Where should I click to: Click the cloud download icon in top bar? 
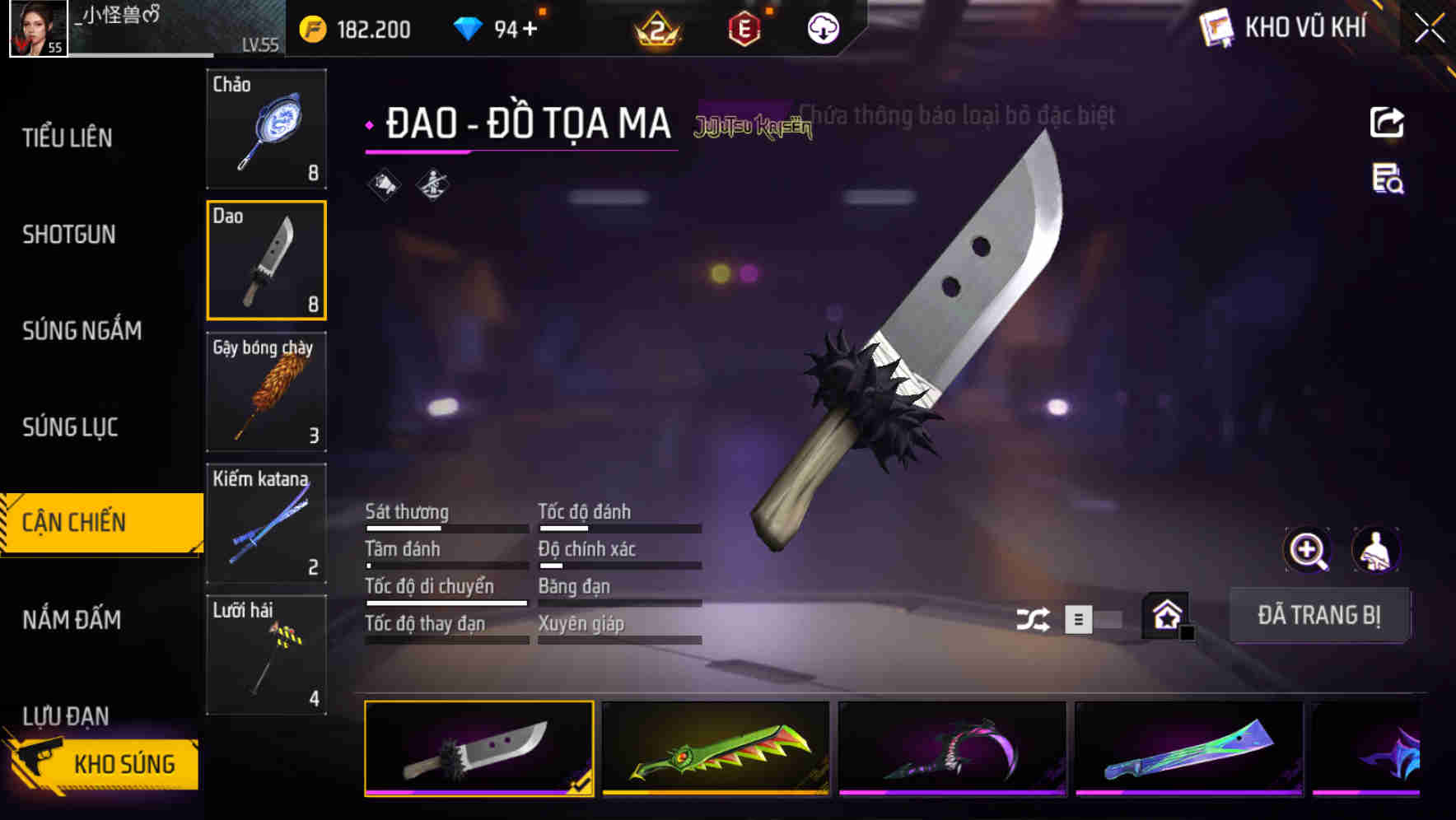click(822, 27)
